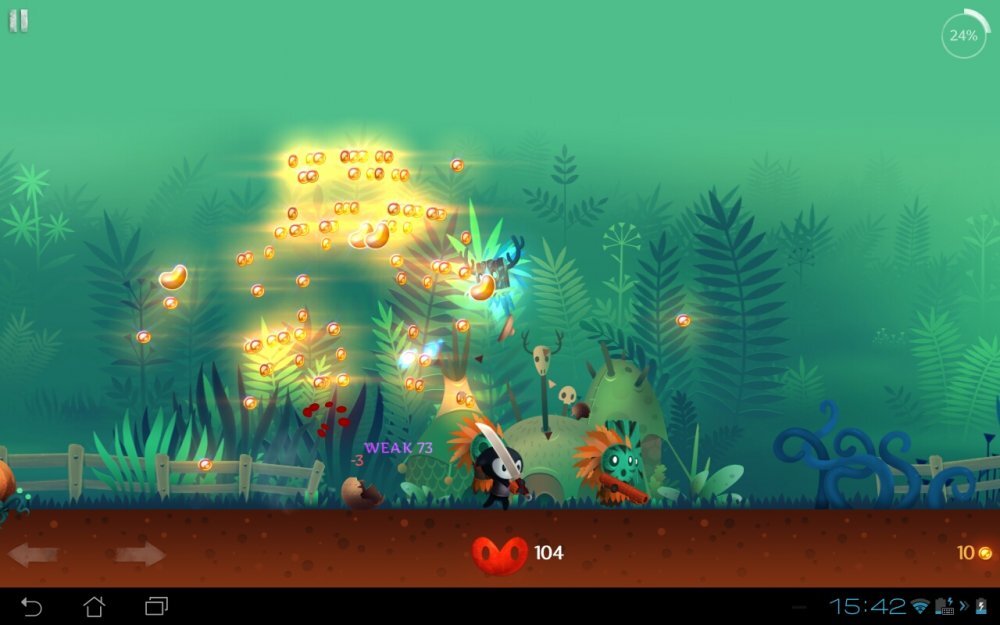The image size is (1000, 625).
Task: Pause the game with the pause button
Action: pos(19,21)
